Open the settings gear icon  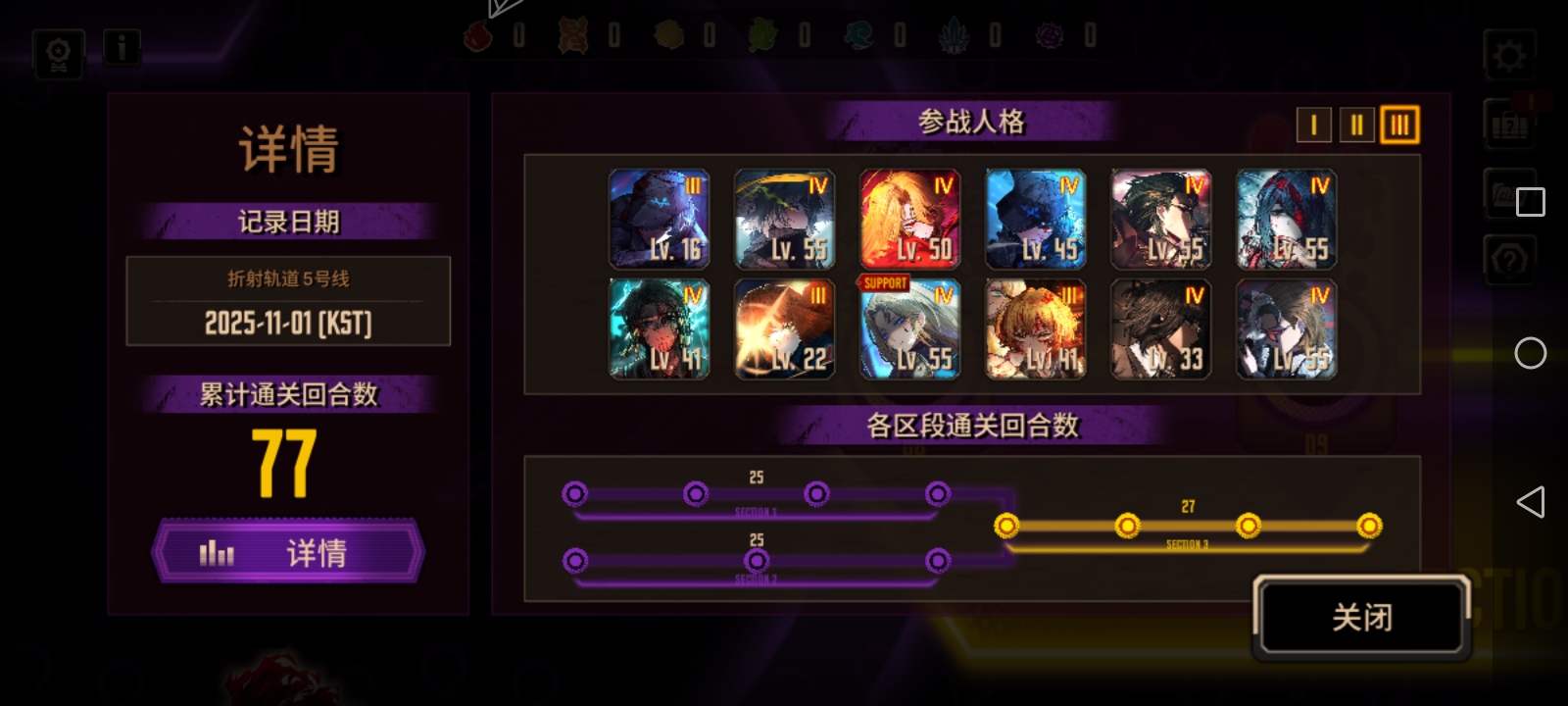tap(1510, 54)
